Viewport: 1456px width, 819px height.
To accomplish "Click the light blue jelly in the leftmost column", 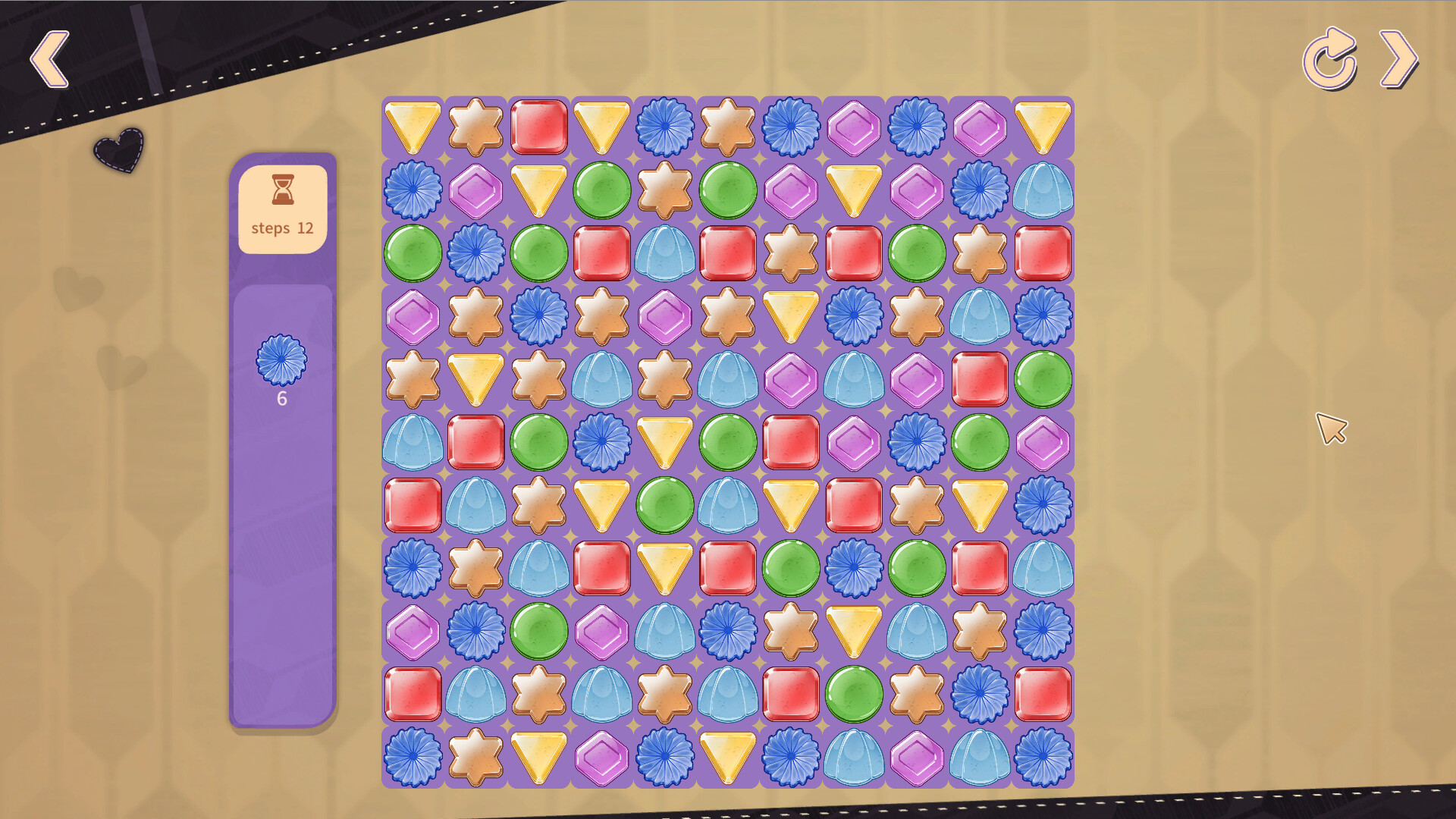I will pos(413,442).
